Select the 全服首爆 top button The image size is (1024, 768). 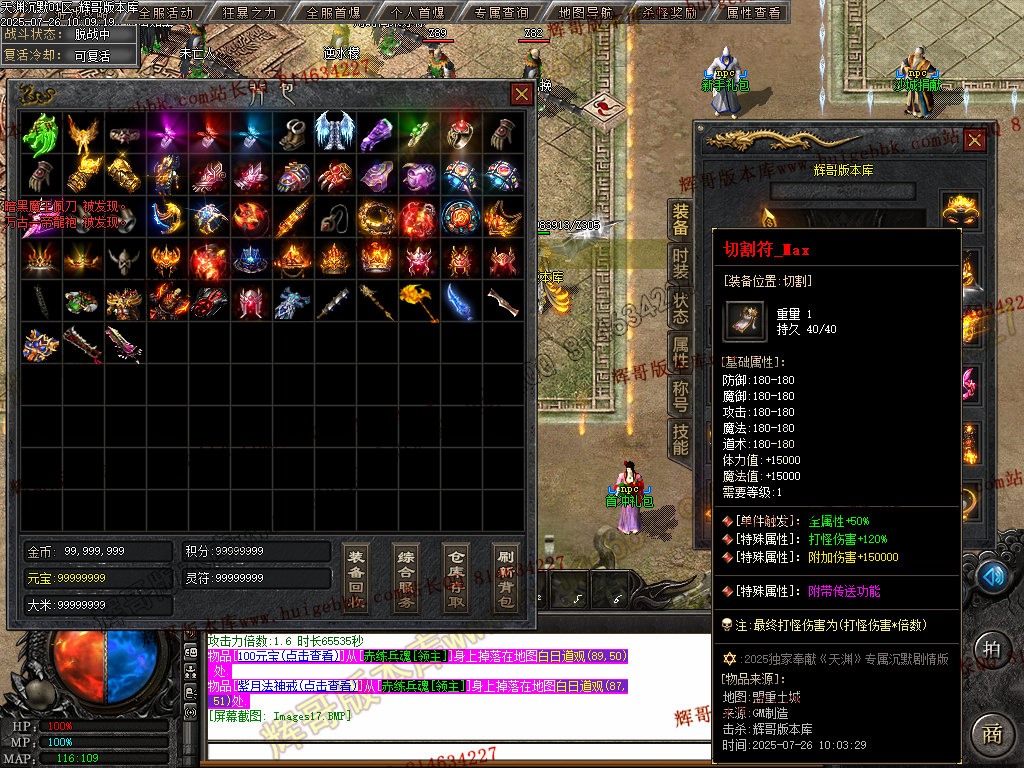click(x=333, y=13)
